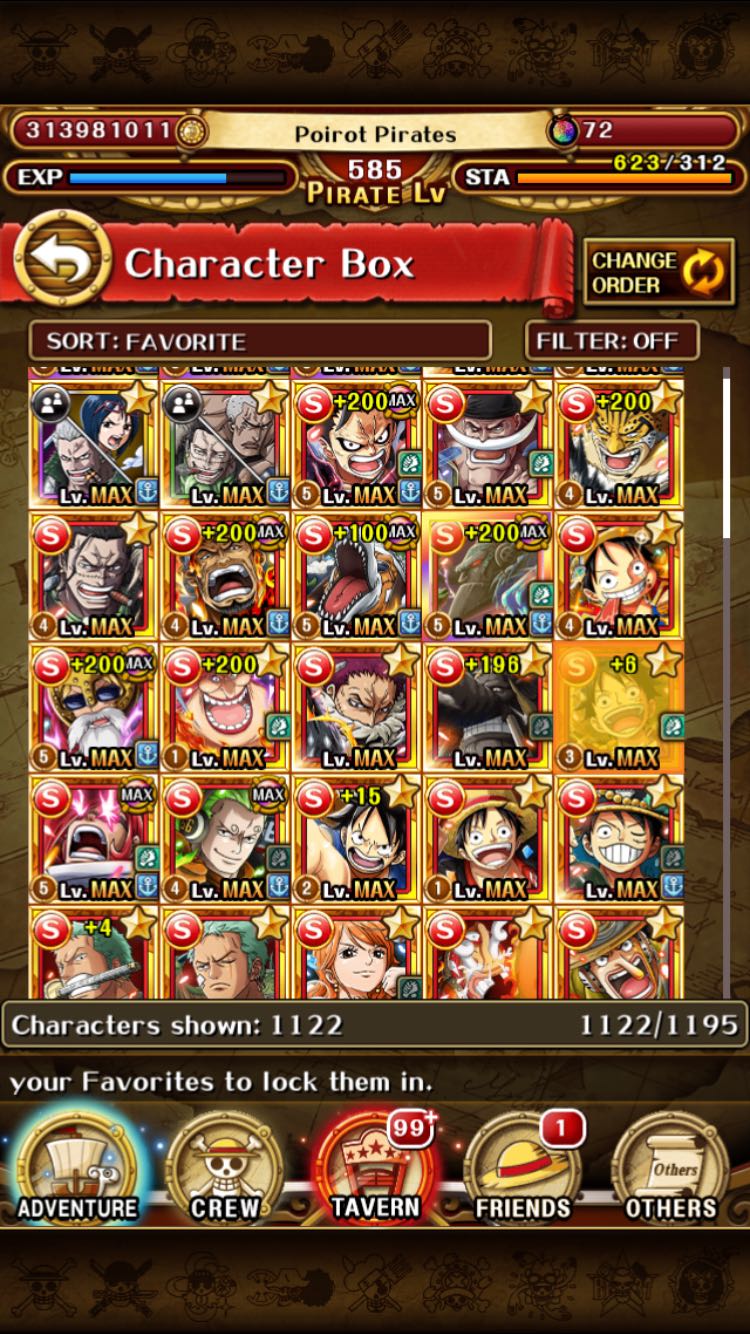This screenshot has height=1334, width=750.
Task: Select the Whitebeard character card
Action: click(x=488, y=444)
